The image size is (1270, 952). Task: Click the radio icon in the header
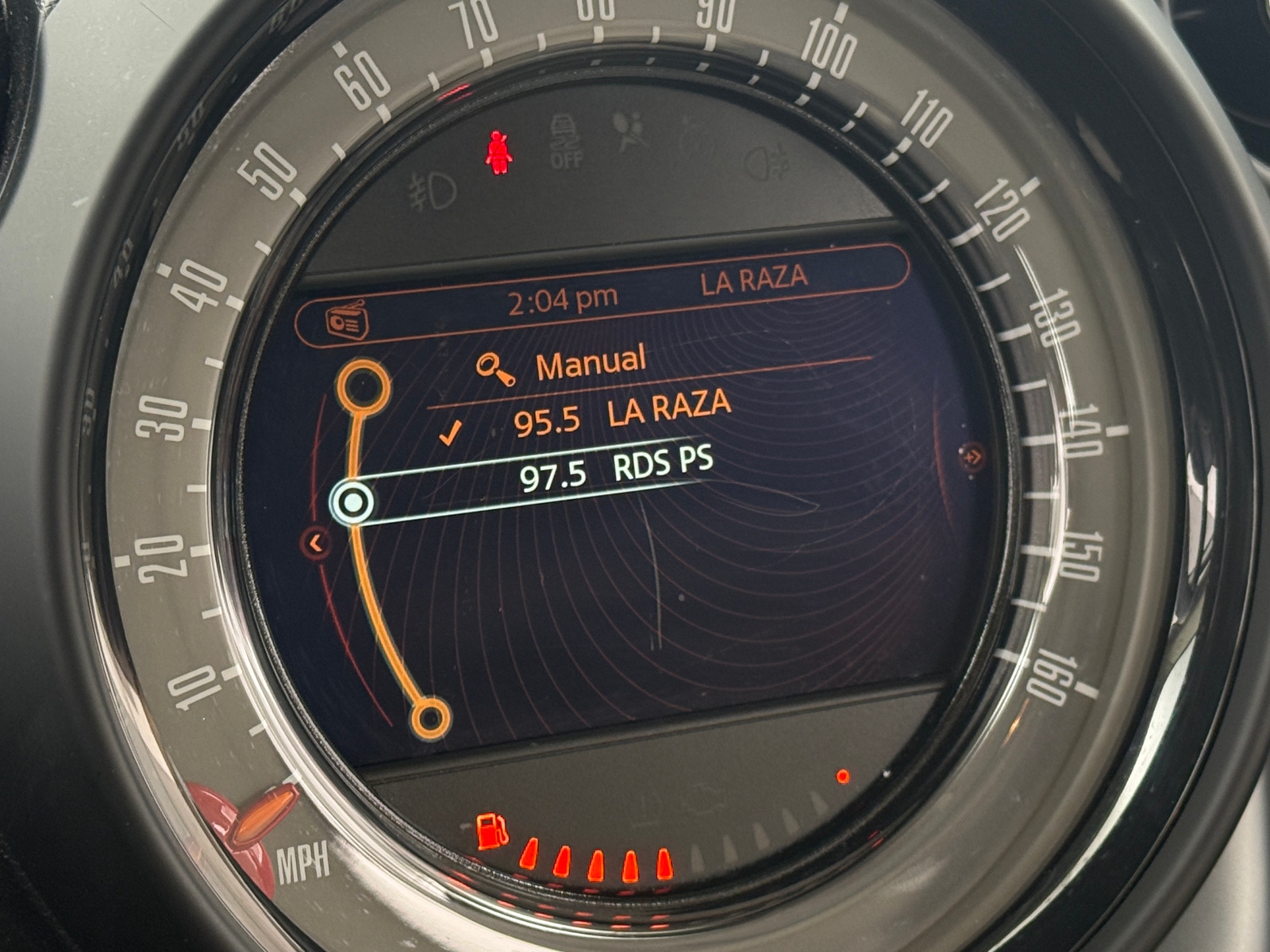click(346, 322)
